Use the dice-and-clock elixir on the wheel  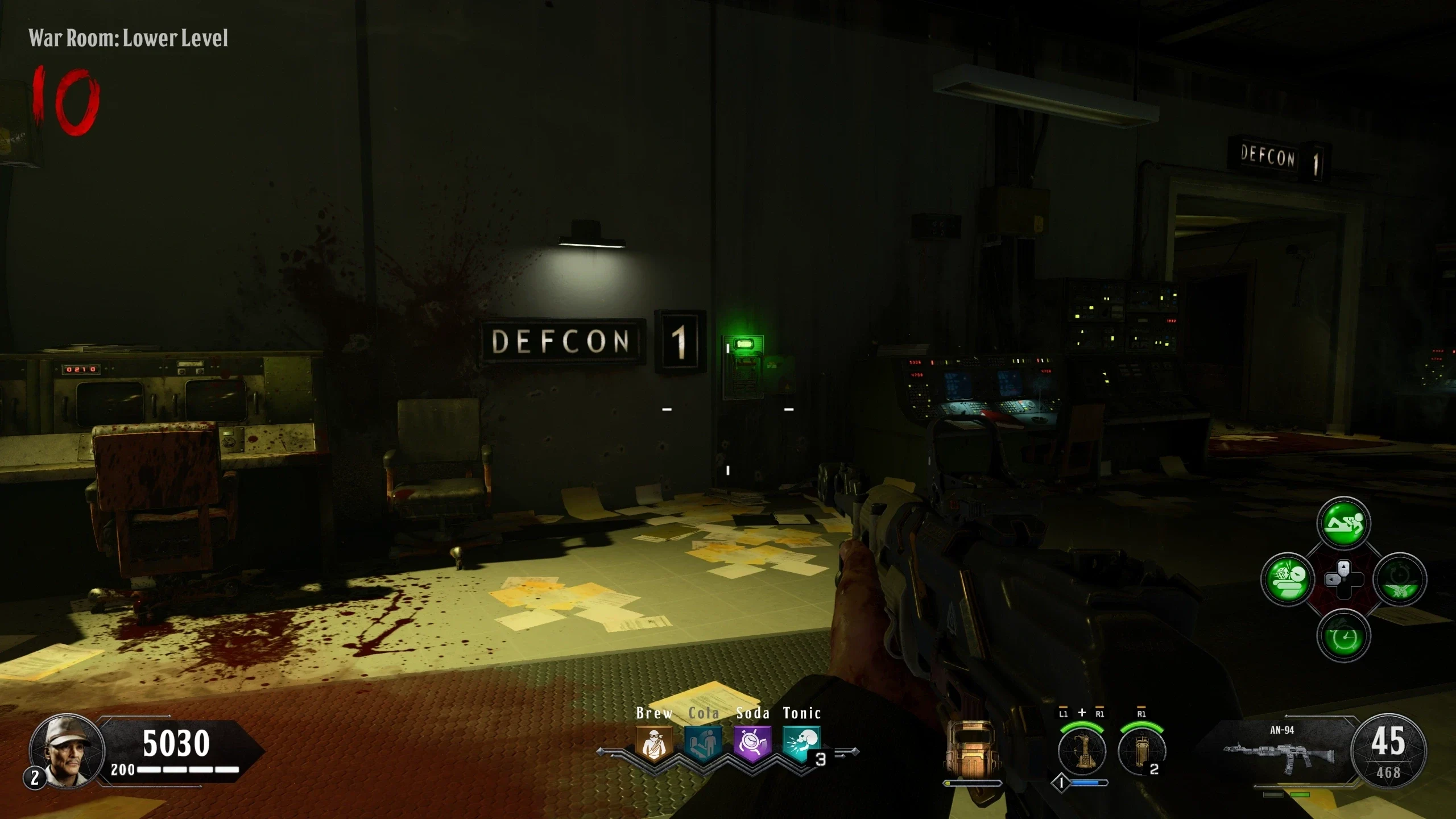coord(1287,580)
